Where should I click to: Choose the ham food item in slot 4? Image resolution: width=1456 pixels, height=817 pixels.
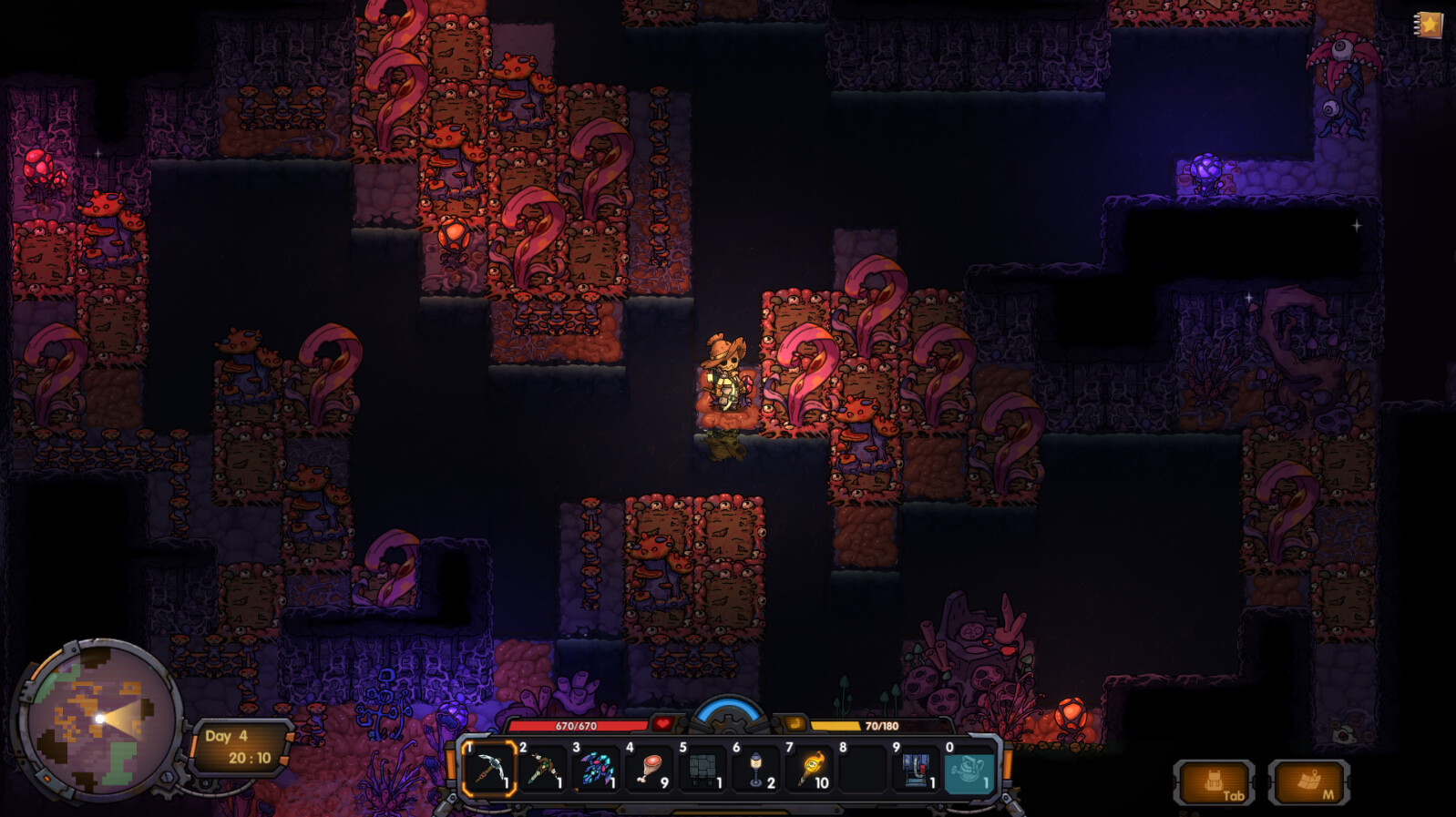click(648, 770)
